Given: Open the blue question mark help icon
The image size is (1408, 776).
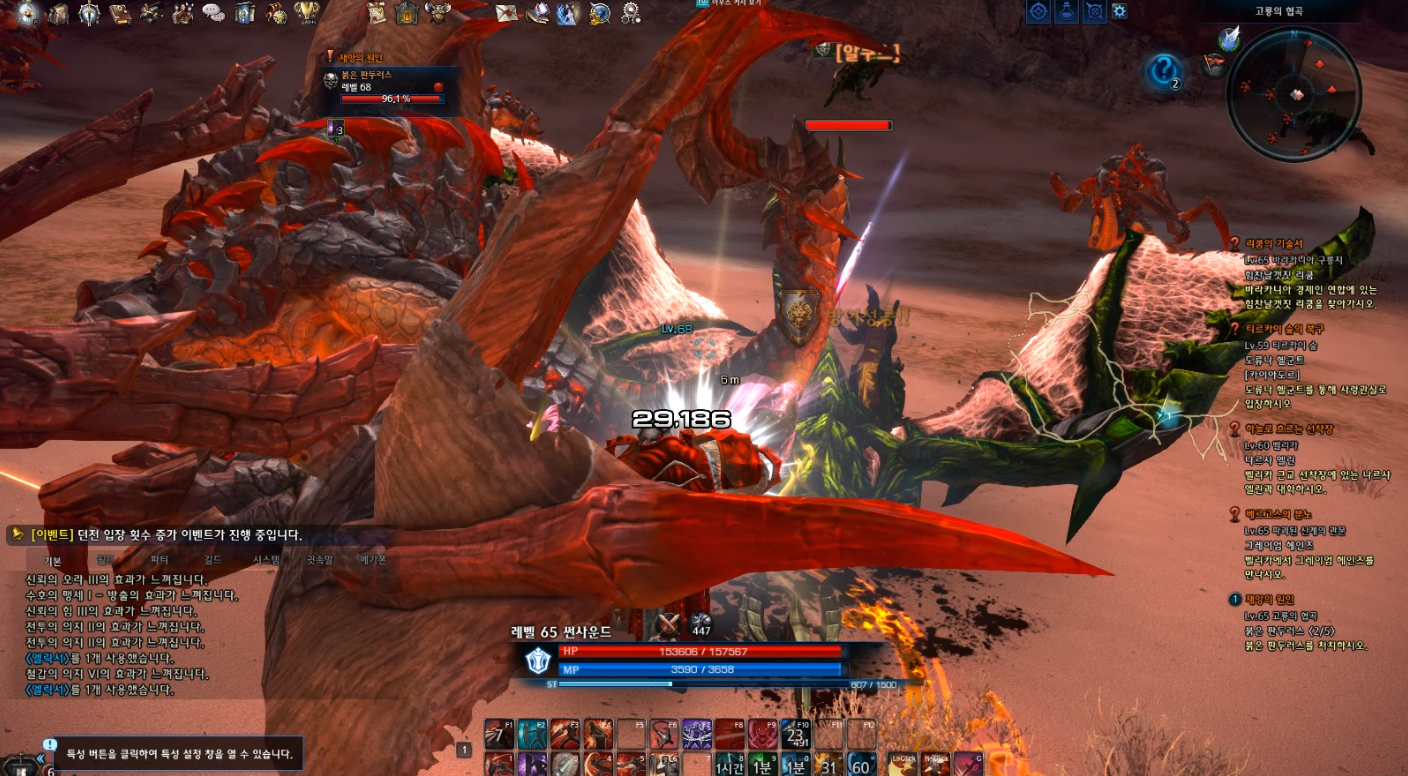Looking at the screenshot, I should pyautogui.click(x=1162, y=71).
